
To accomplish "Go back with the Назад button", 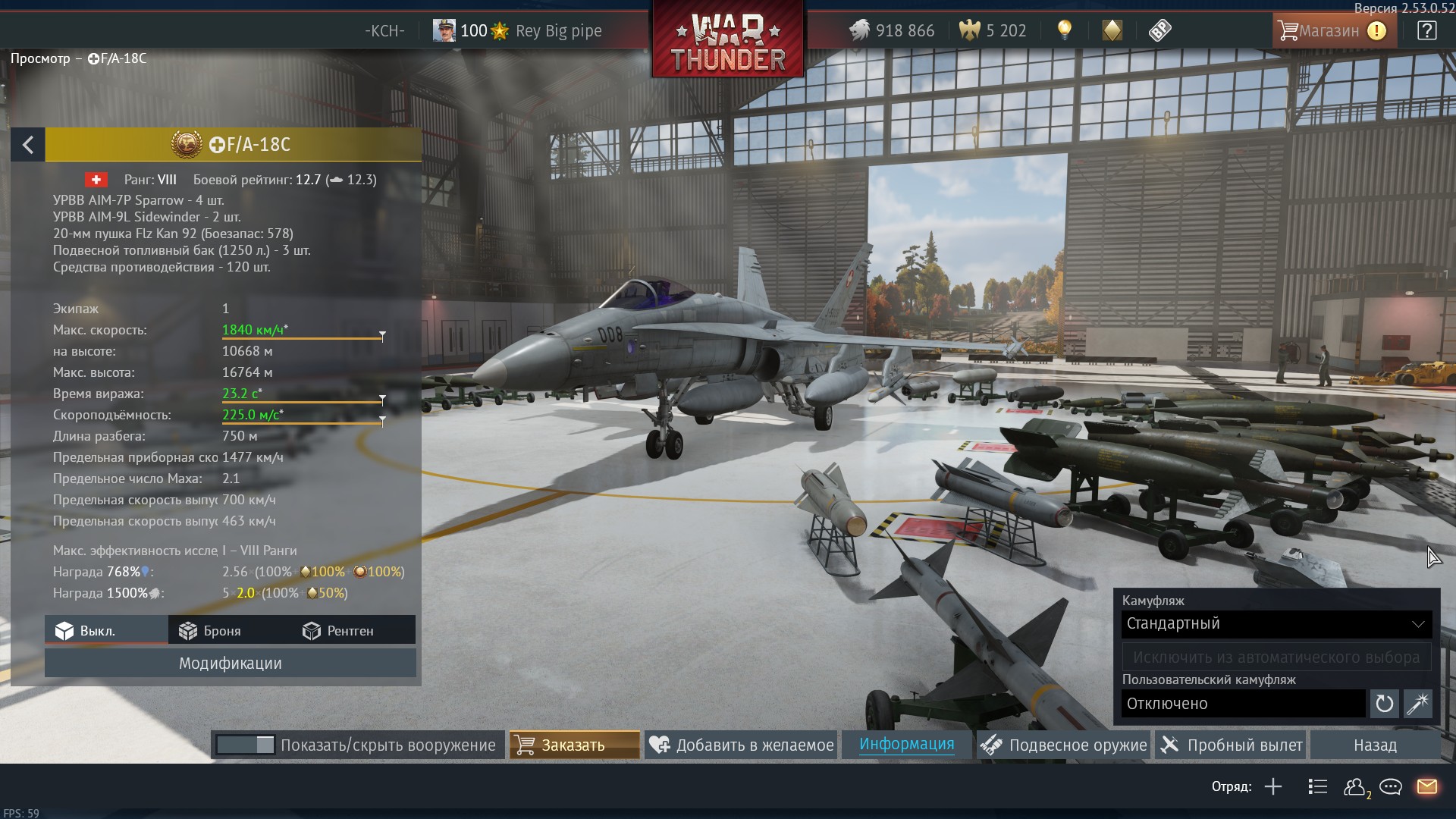I will click(x=1374, y=745).
